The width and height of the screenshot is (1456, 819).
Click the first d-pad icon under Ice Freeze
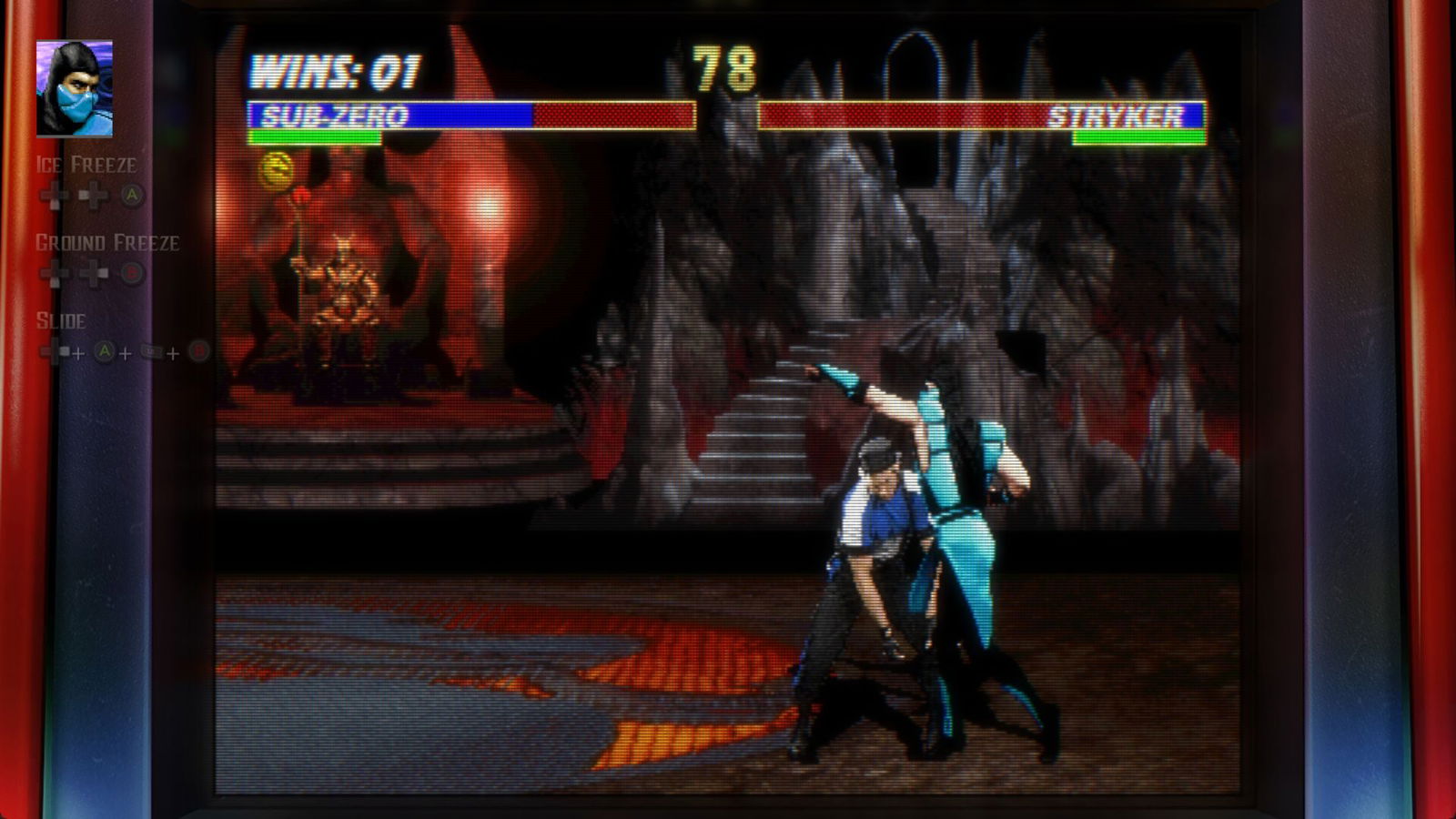coord(51,194)
